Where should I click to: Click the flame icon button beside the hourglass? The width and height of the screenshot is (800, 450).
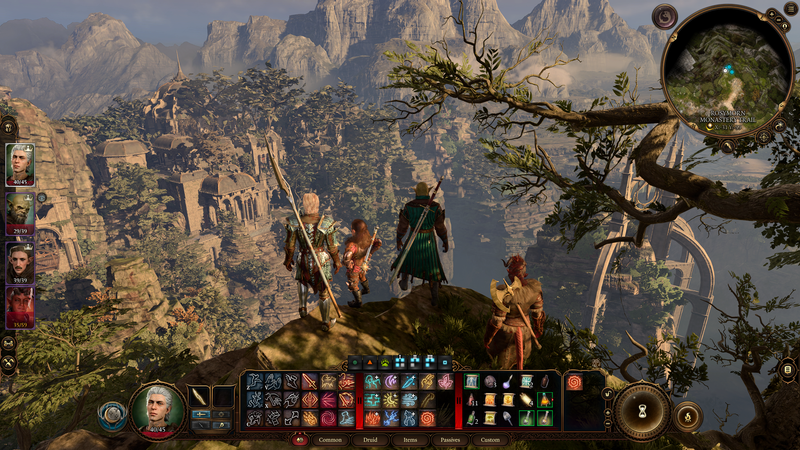pos(688,415)
